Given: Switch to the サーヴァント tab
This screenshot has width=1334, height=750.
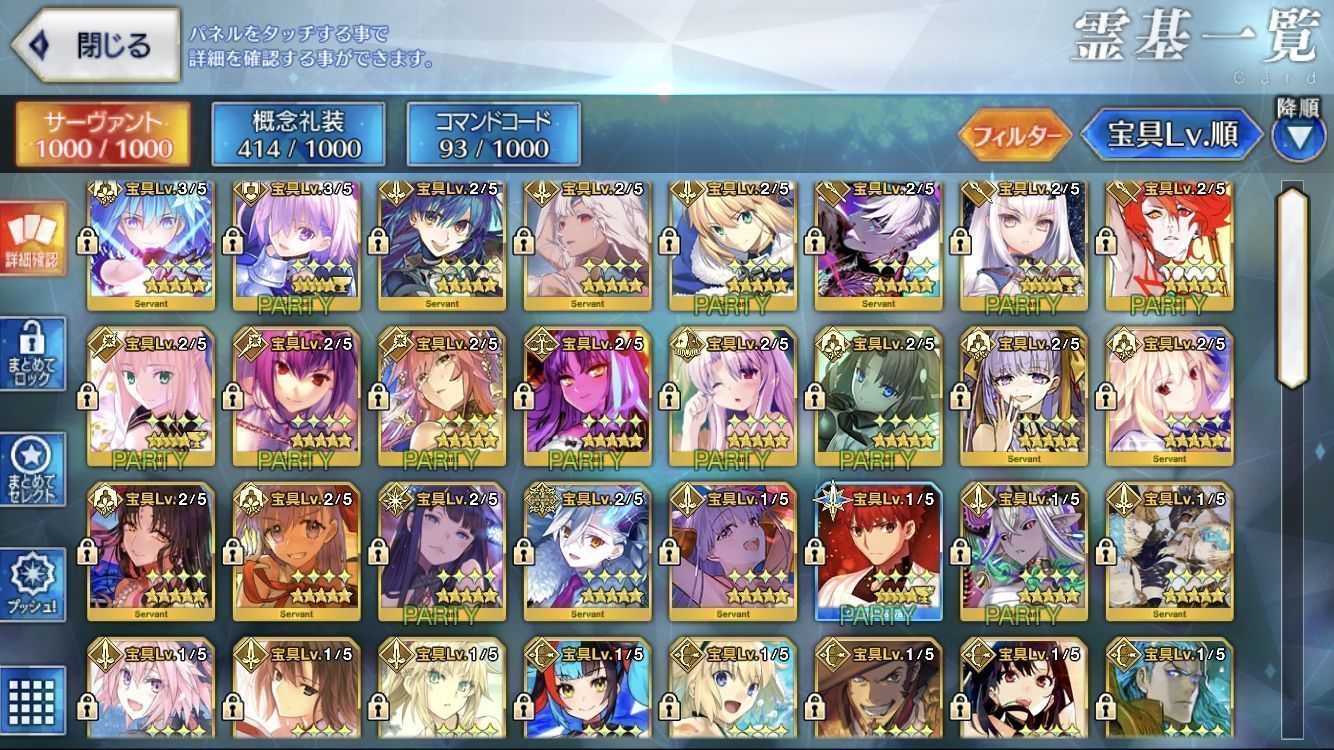Looking at the screenshot, I should 102,134.
